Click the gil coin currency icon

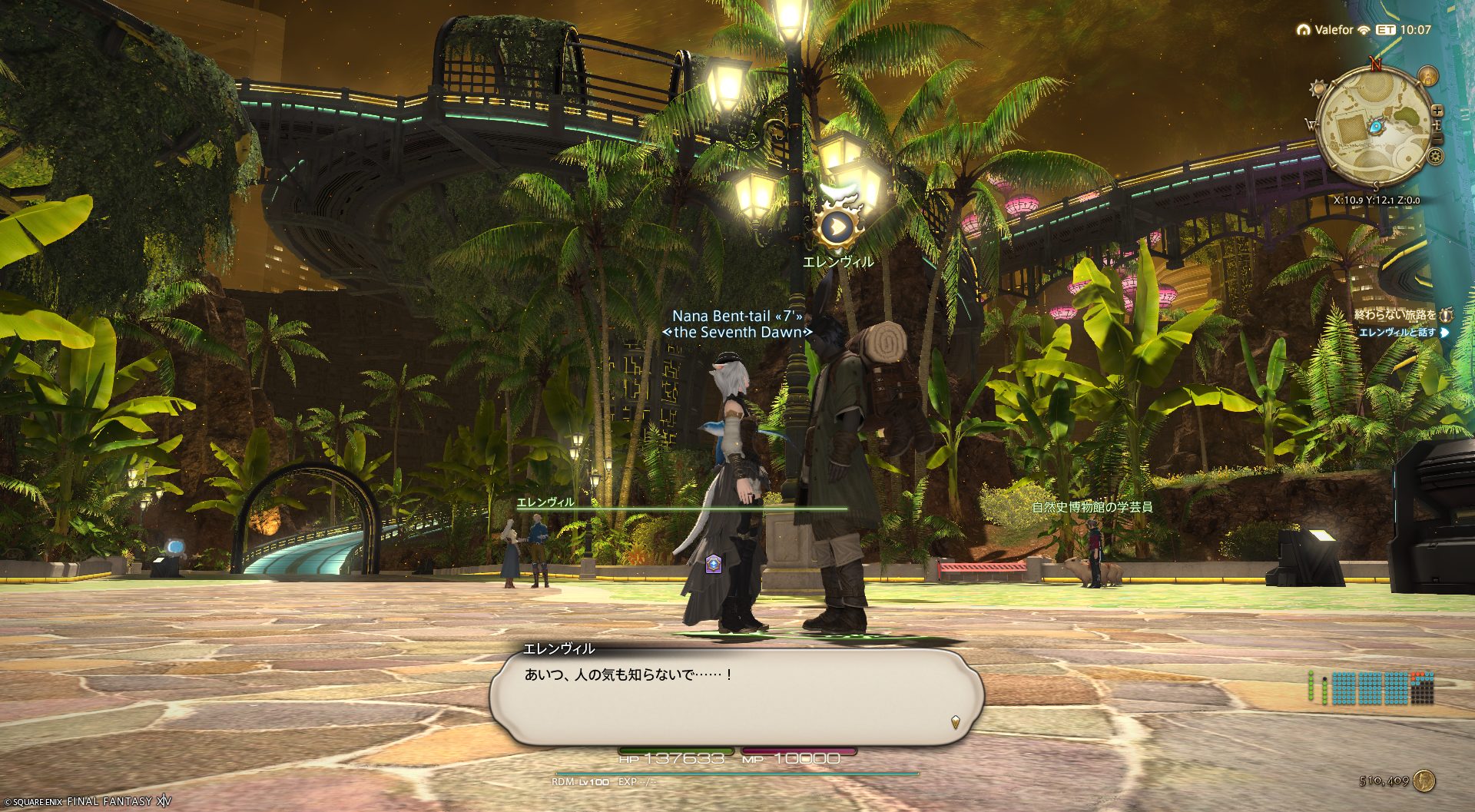[x=1425, y=781]
